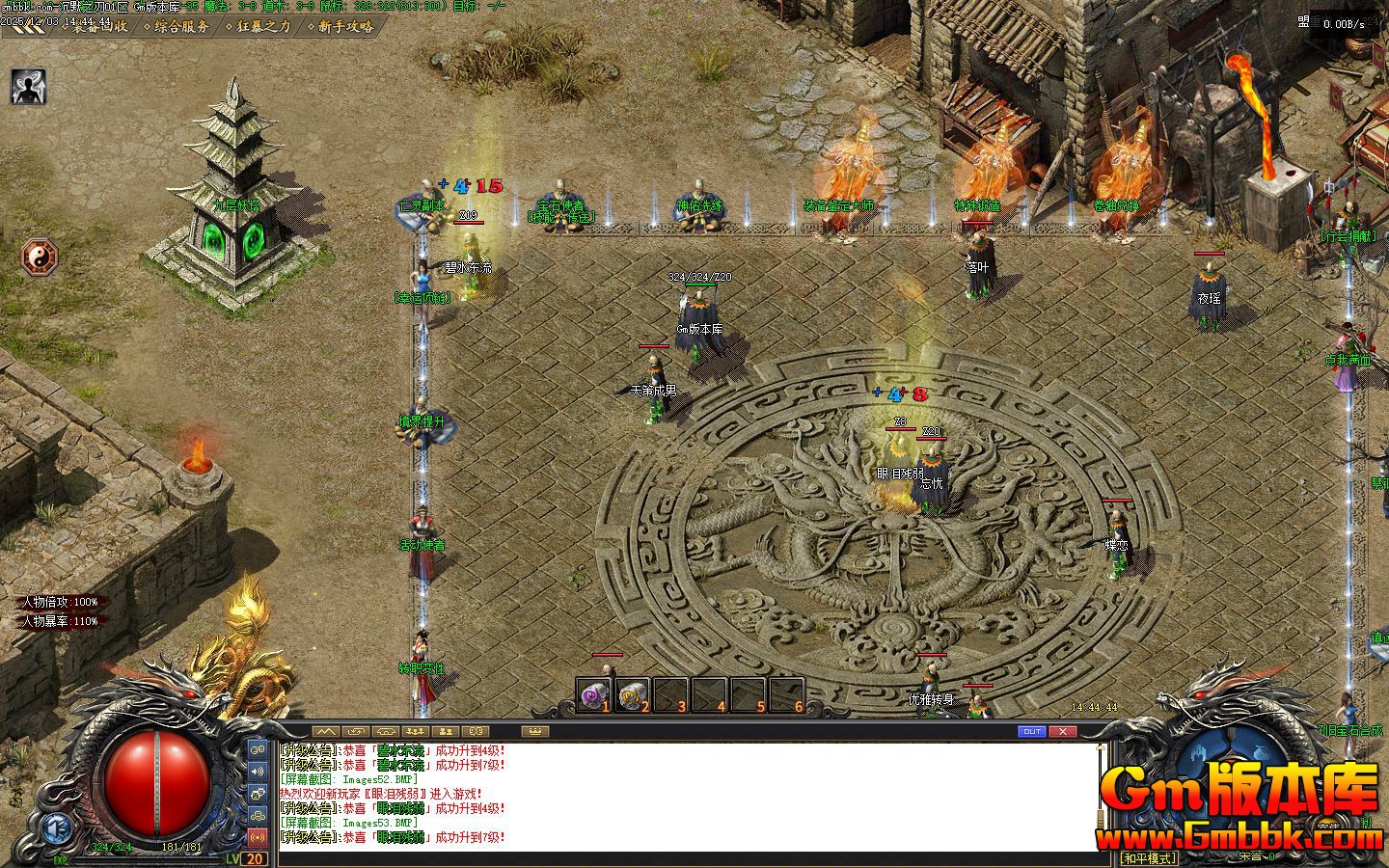Click the yin-yang bagua icon
Screen dimensions: 1389x868
pyautogui.click(x=40, y=257)
